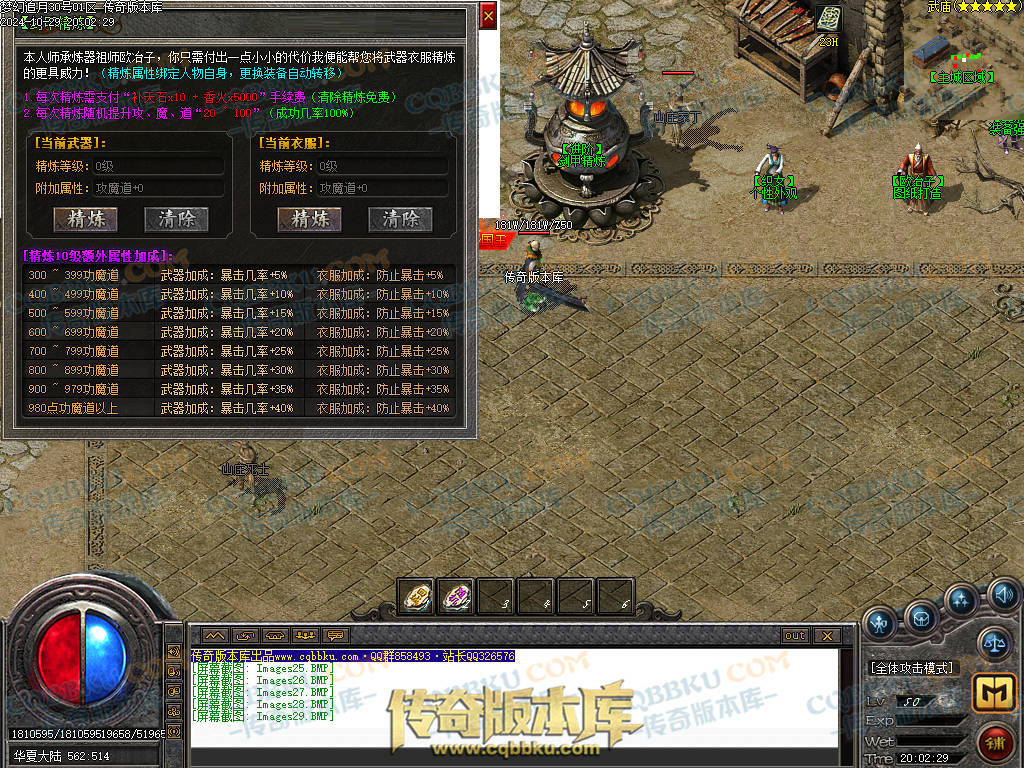This screenshot has width=1024, height=768.
Task: Use the second hotbar scroll with purple mark
Action: (456, 597)
